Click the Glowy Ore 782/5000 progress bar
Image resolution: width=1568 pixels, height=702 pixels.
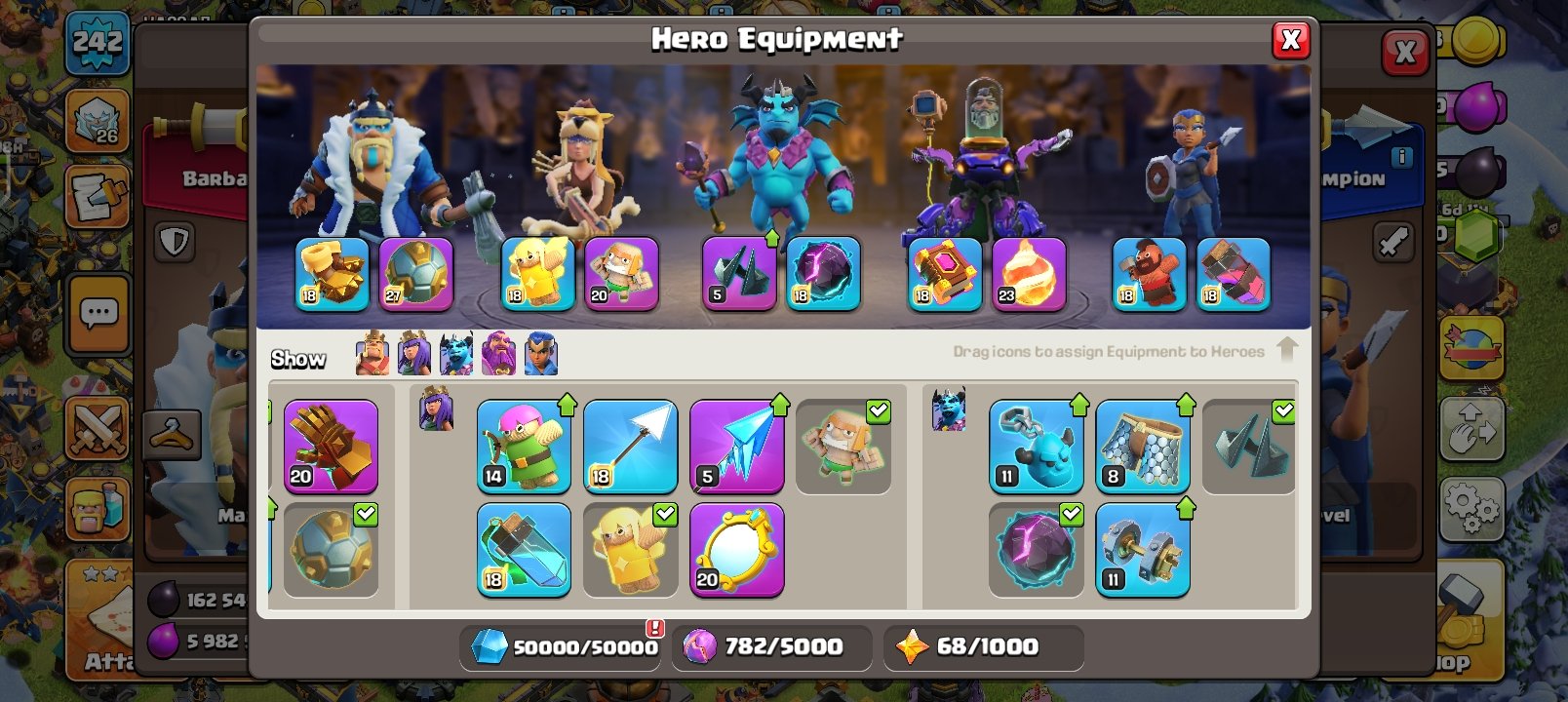pos(772,645)
